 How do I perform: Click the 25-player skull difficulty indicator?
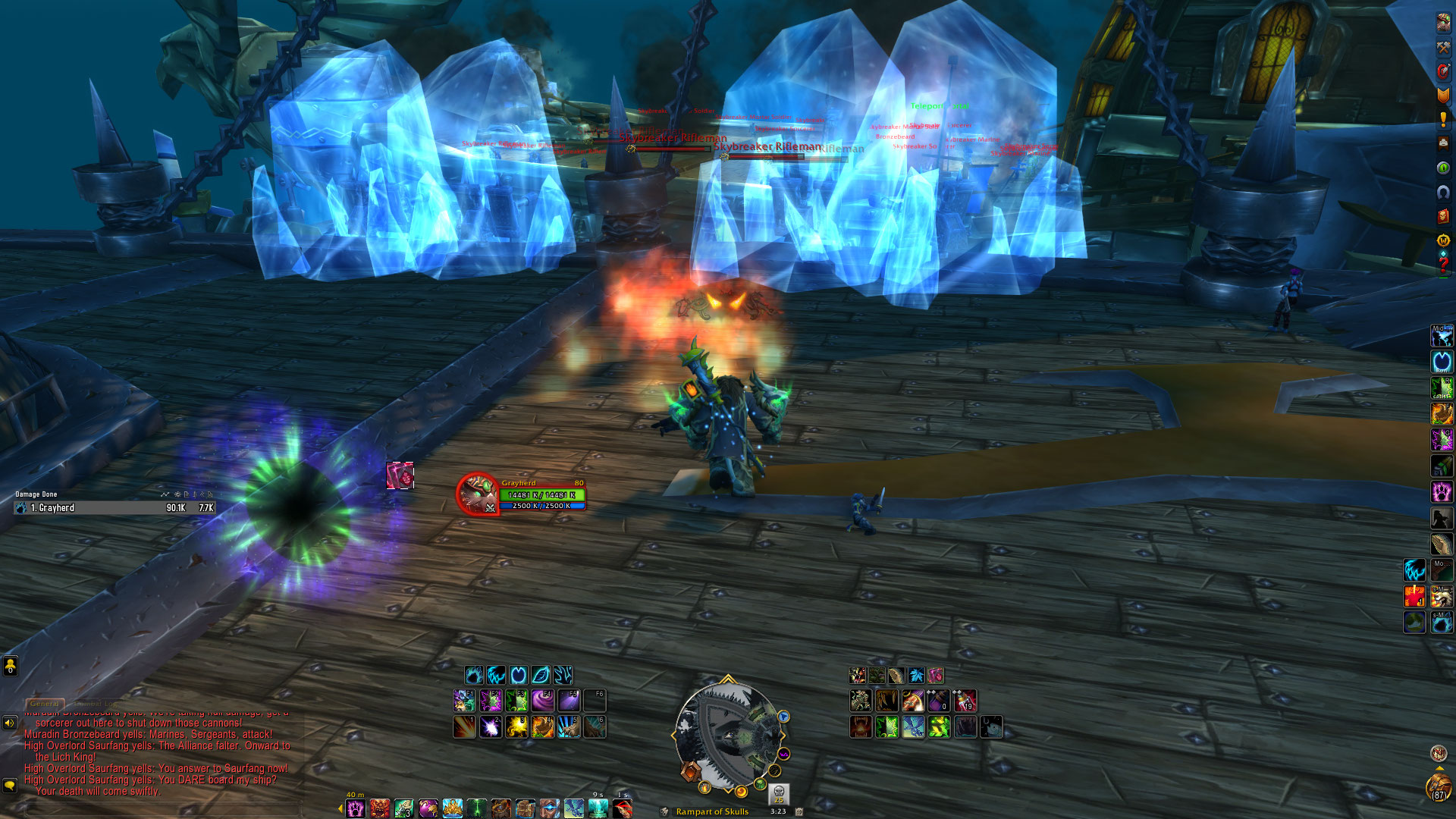[x=779, y=793]
